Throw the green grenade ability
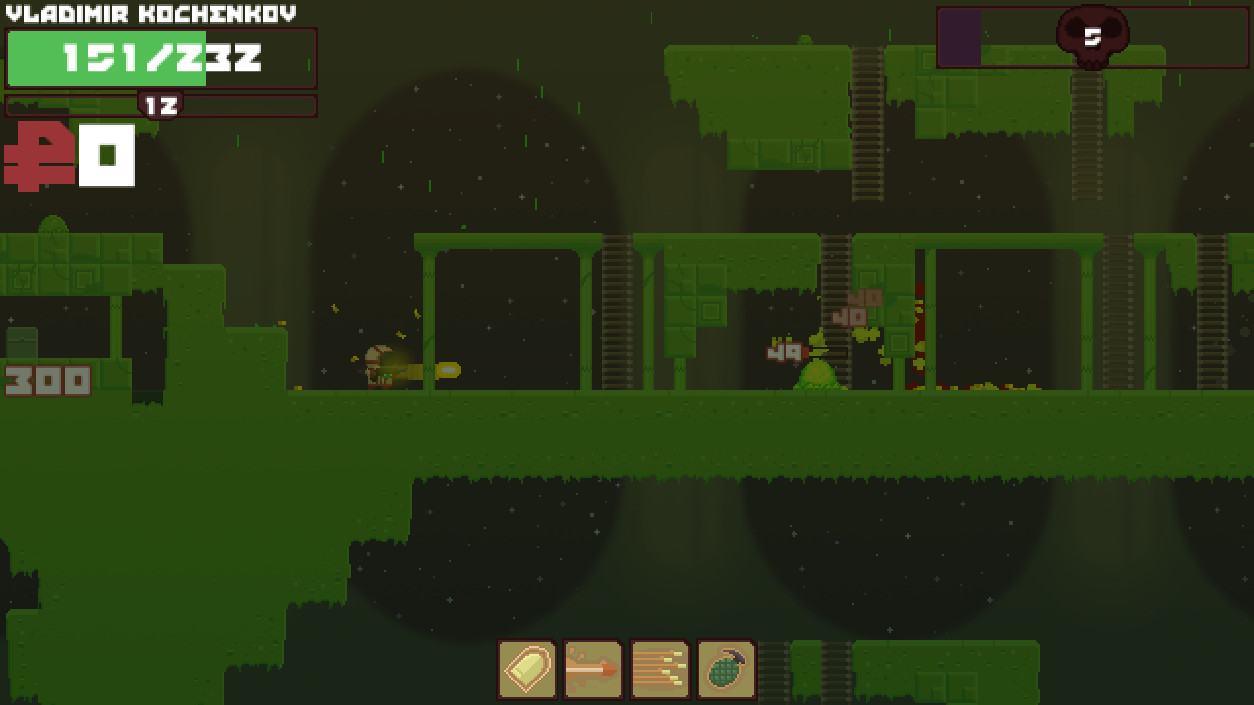The height and width of the screenshot is (705, 1254). coord(726,669)
